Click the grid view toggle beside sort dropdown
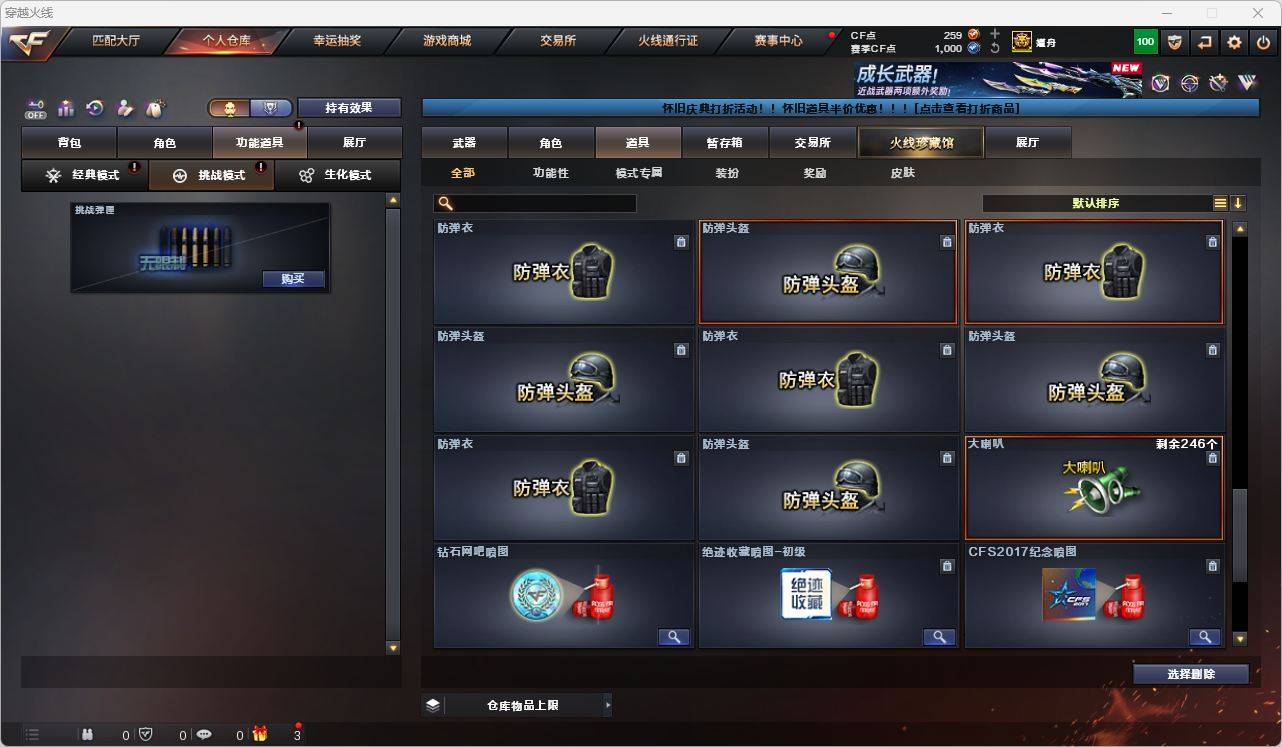The width and height of the screenshot is (1282, 747). (1219, 203)
